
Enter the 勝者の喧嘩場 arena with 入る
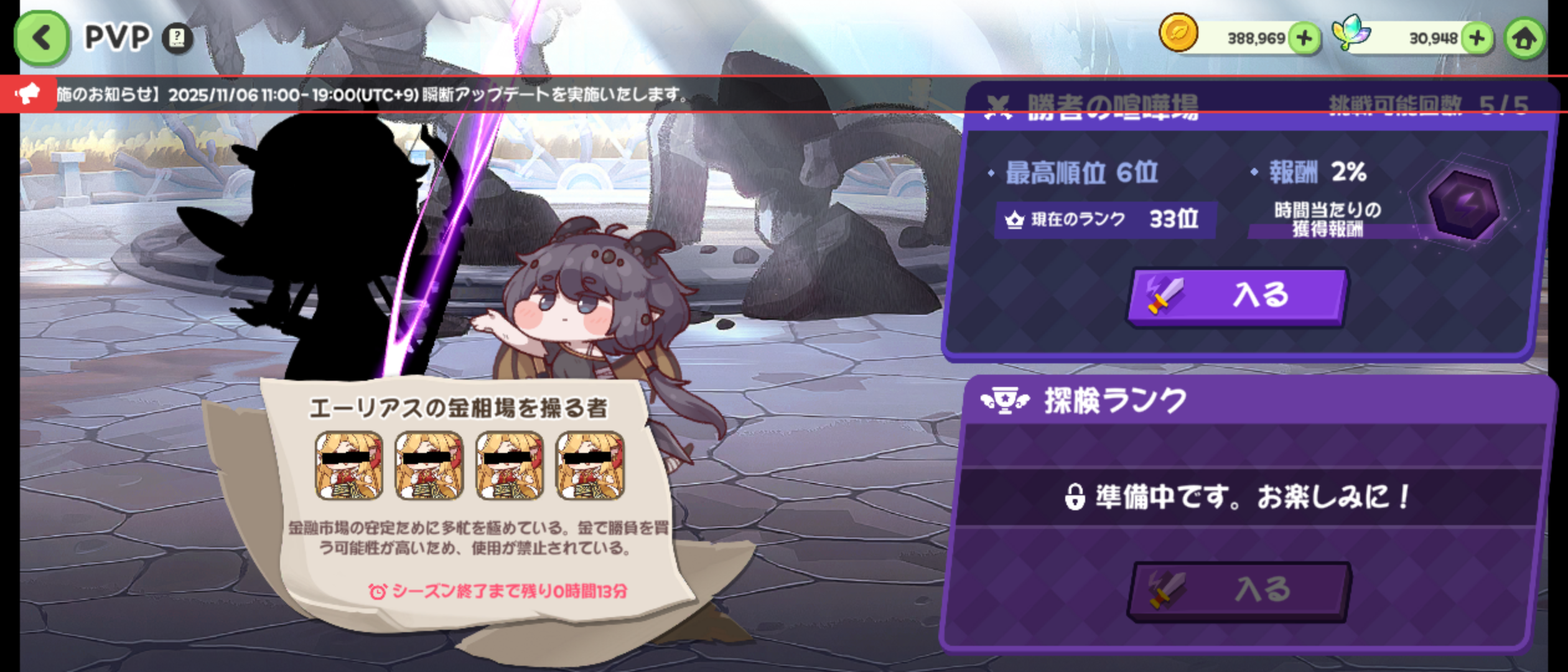pos(1237,296)
